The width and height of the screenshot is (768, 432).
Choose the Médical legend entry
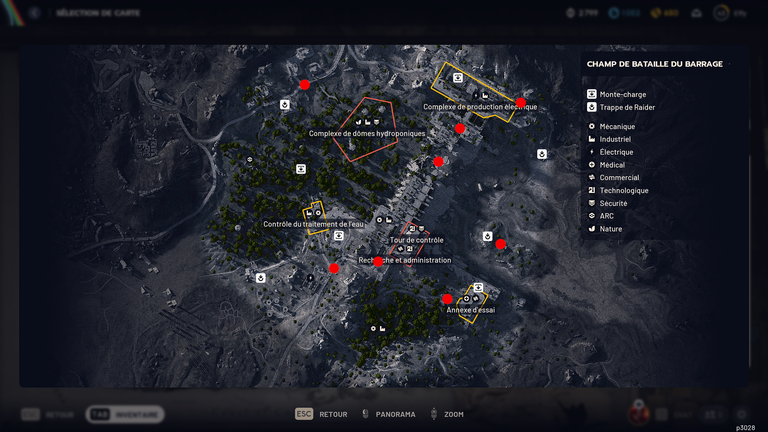pyautogui.click(x=612, y=165)
